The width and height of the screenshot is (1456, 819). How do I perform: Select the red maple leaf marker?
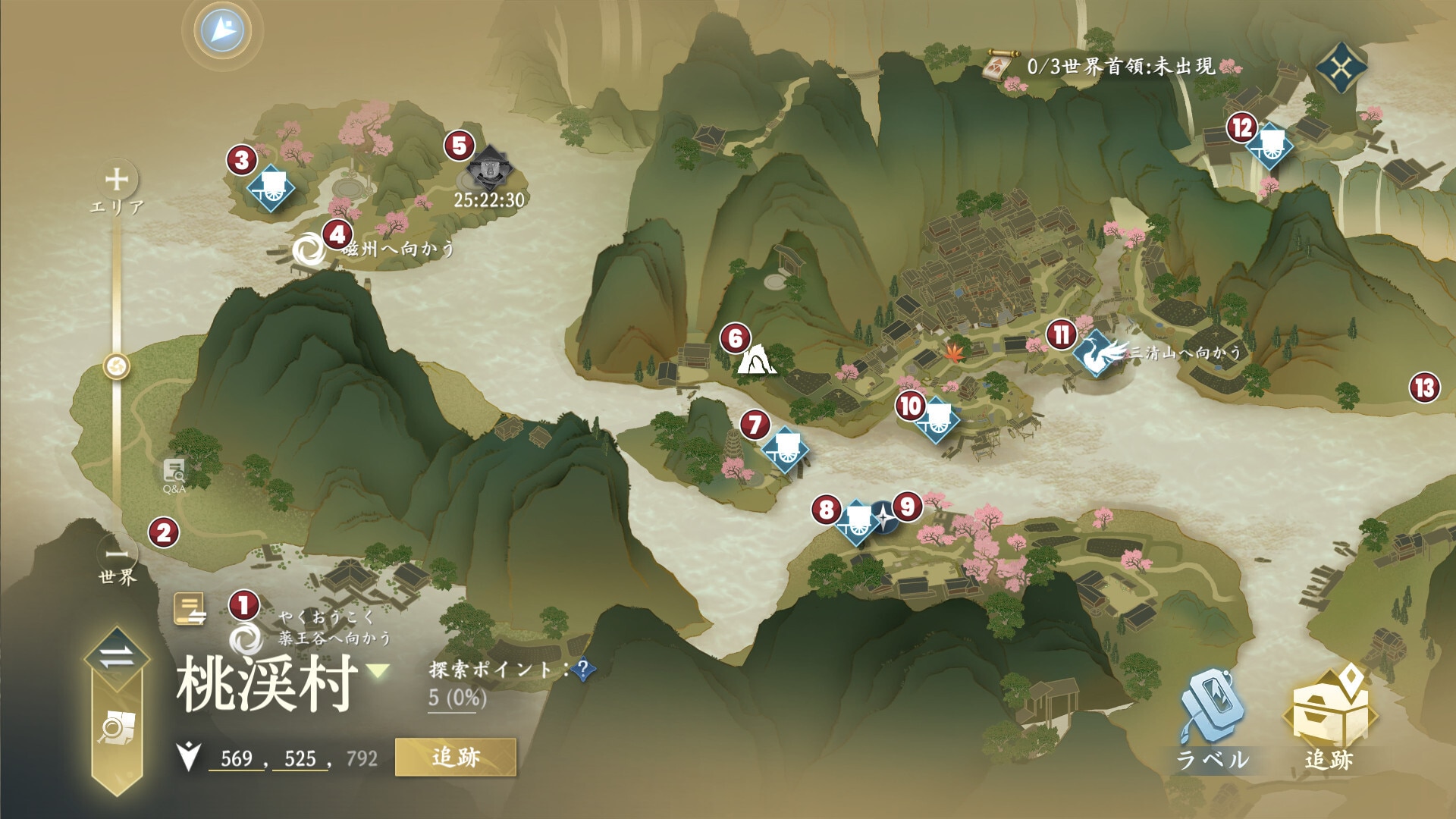[x=951, y=350]
